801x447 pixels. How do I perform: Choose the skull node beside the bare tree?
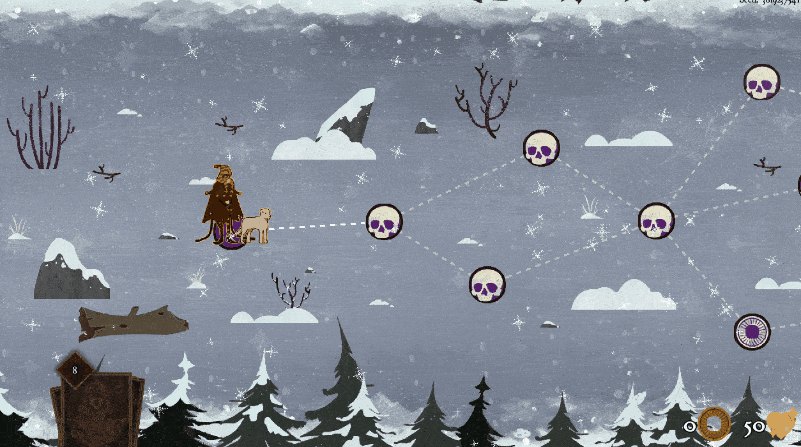click(x=541, y=148)
